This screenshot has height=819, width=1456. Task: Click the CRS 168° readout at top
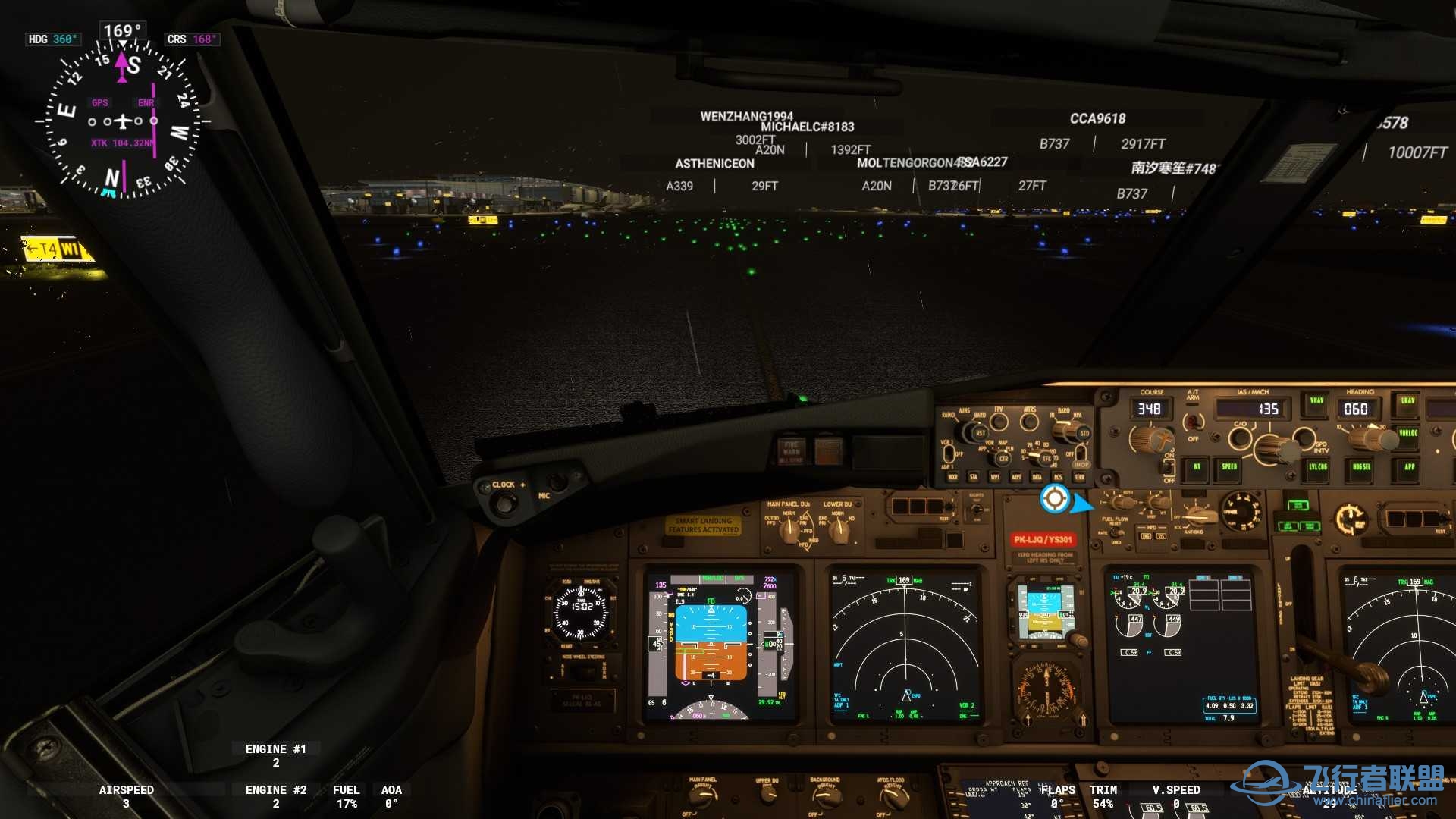(193, 39)
